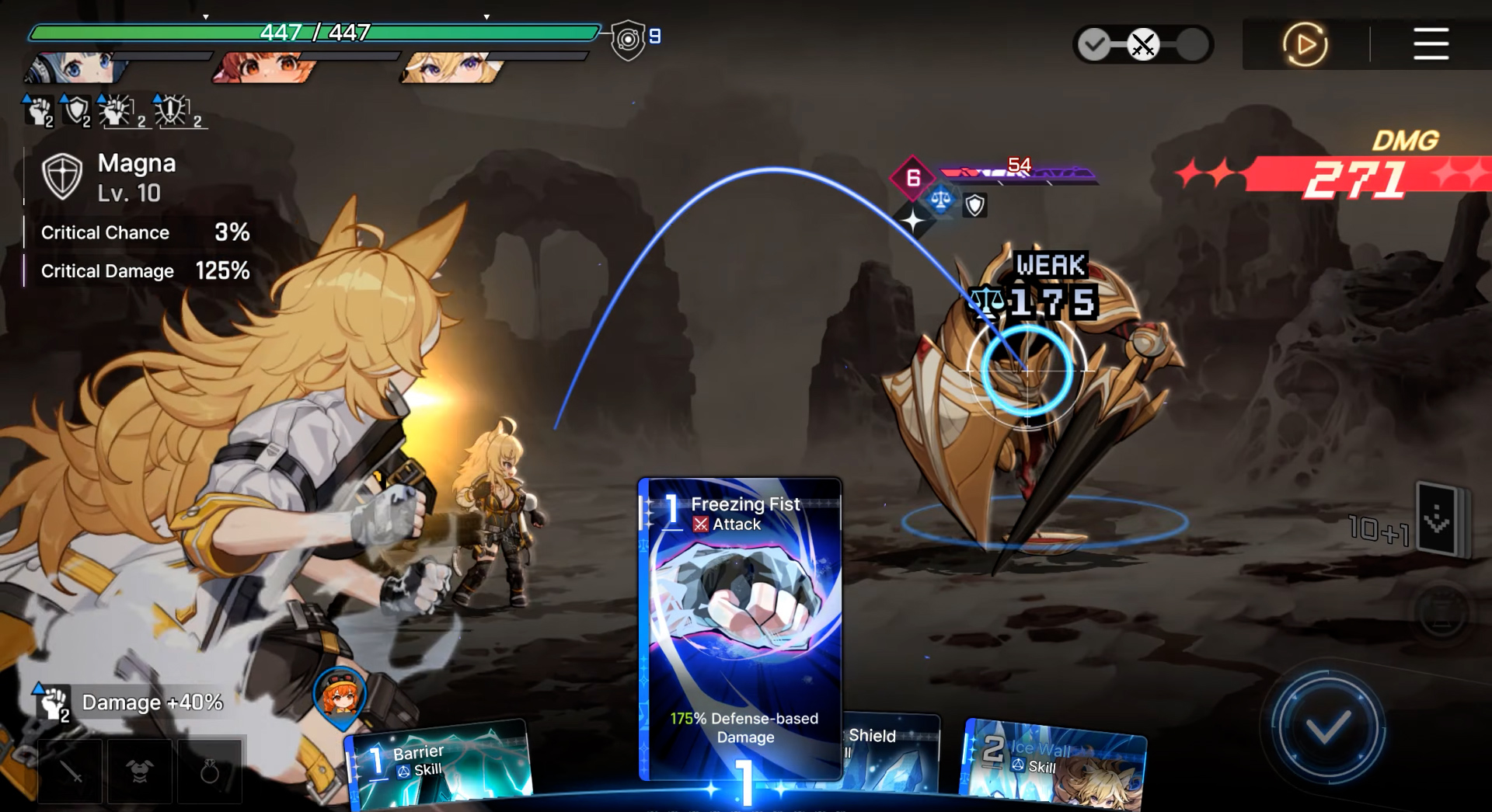Screen dimensions: 1492x812
Task: Open the hamburger menu
Action: coord(1431,44)
